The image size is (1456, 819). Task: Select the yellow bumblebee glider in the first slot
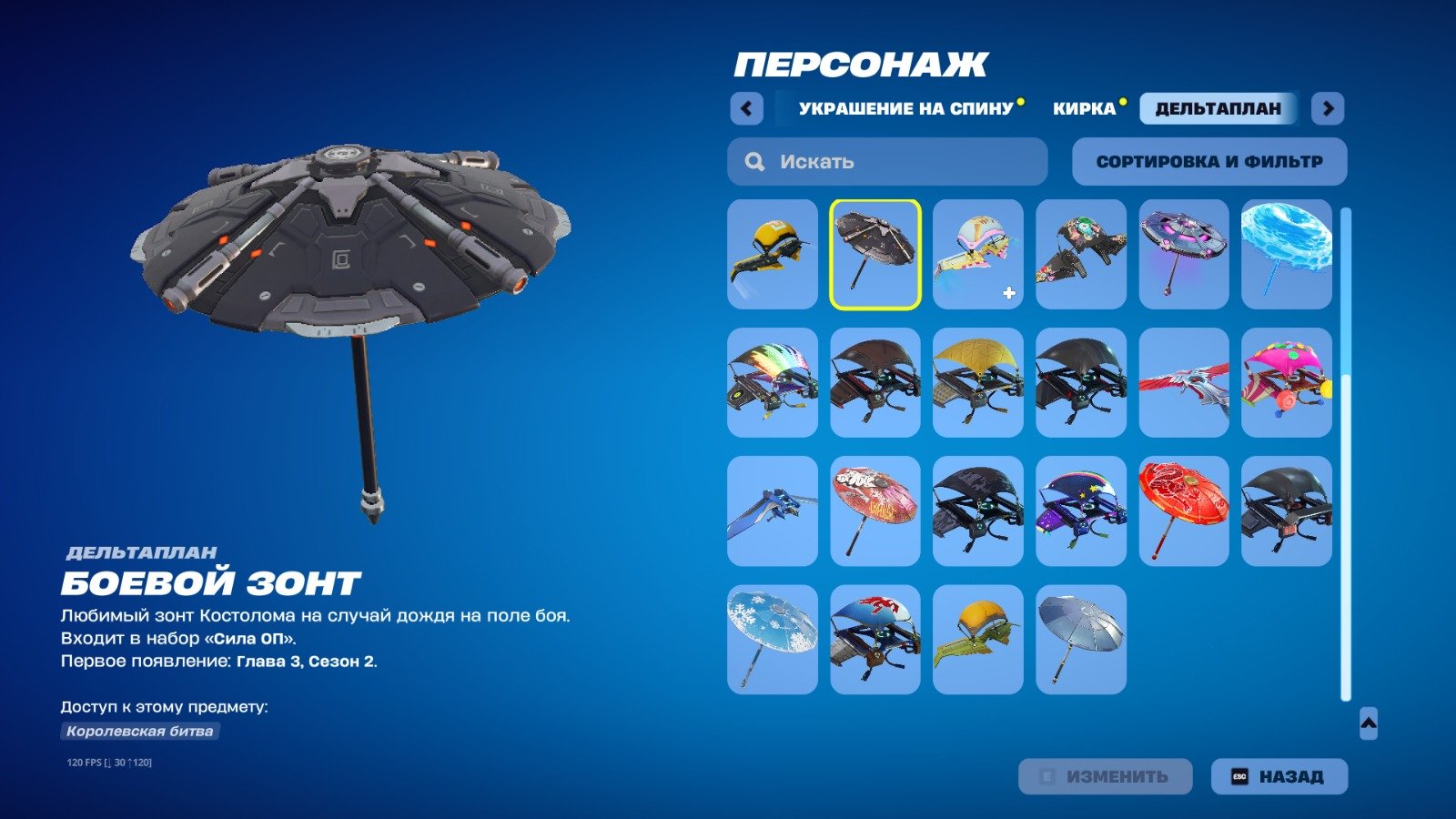tap(772, 253)
